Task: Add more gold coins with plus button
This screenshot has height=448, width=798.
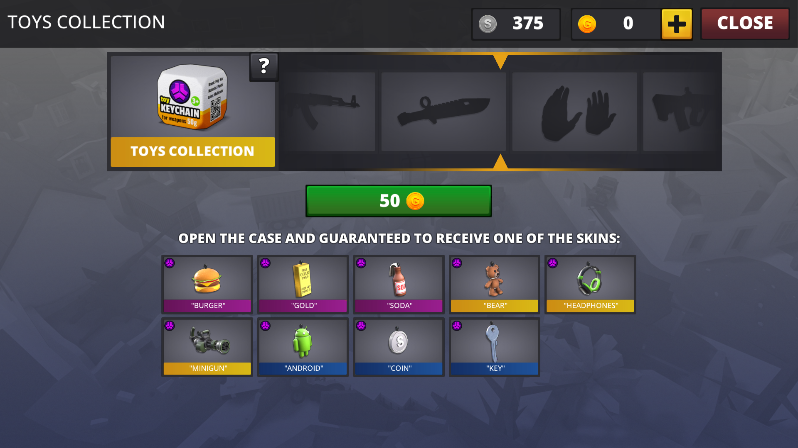Action: click(x=677, y=23)
